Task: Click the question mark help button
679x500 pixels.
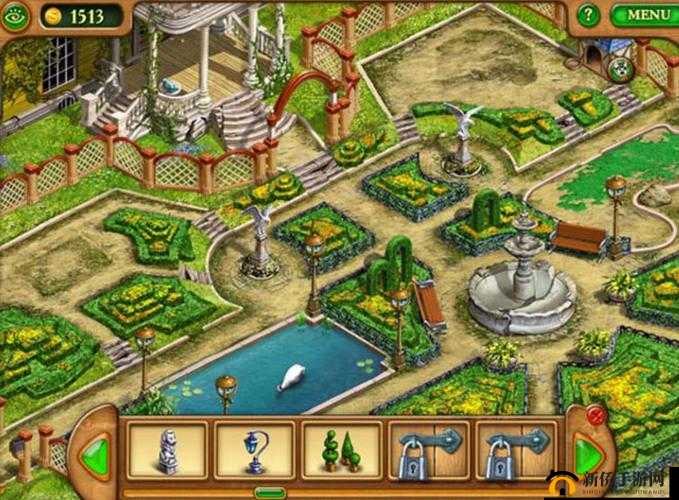Action: [590, 16]
